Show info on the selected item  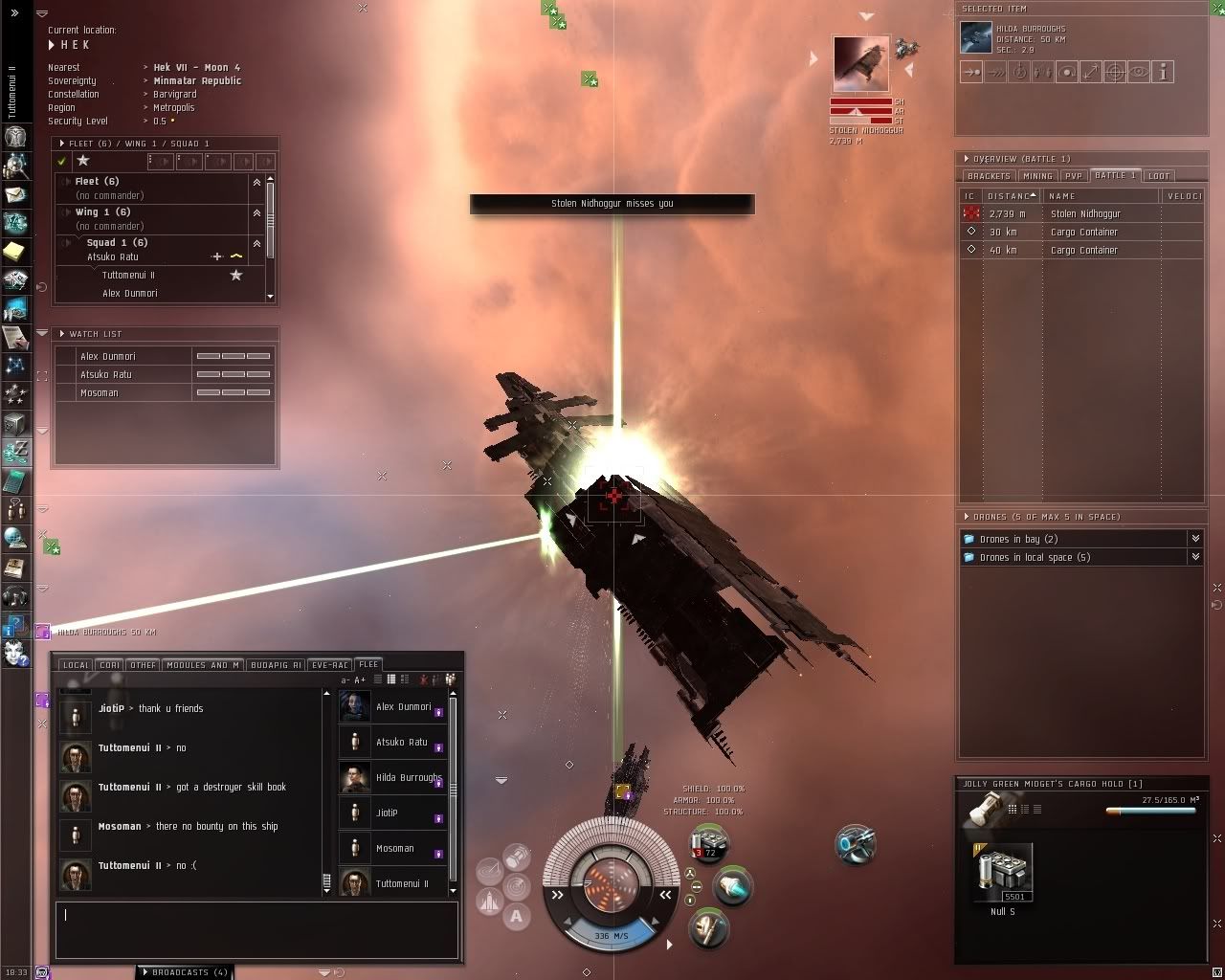(x=1163, y=72)
